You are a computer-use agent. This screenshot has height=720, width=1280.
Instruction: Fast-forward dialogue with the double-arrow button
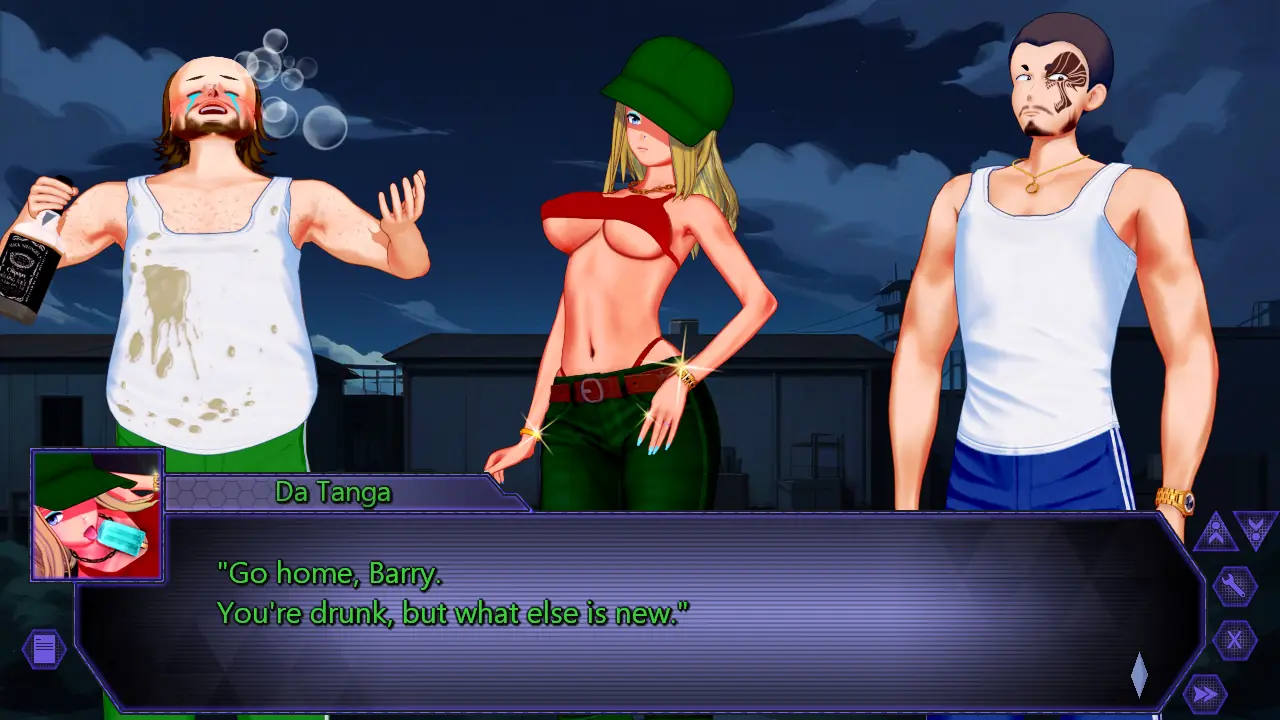click(1205, 693)
